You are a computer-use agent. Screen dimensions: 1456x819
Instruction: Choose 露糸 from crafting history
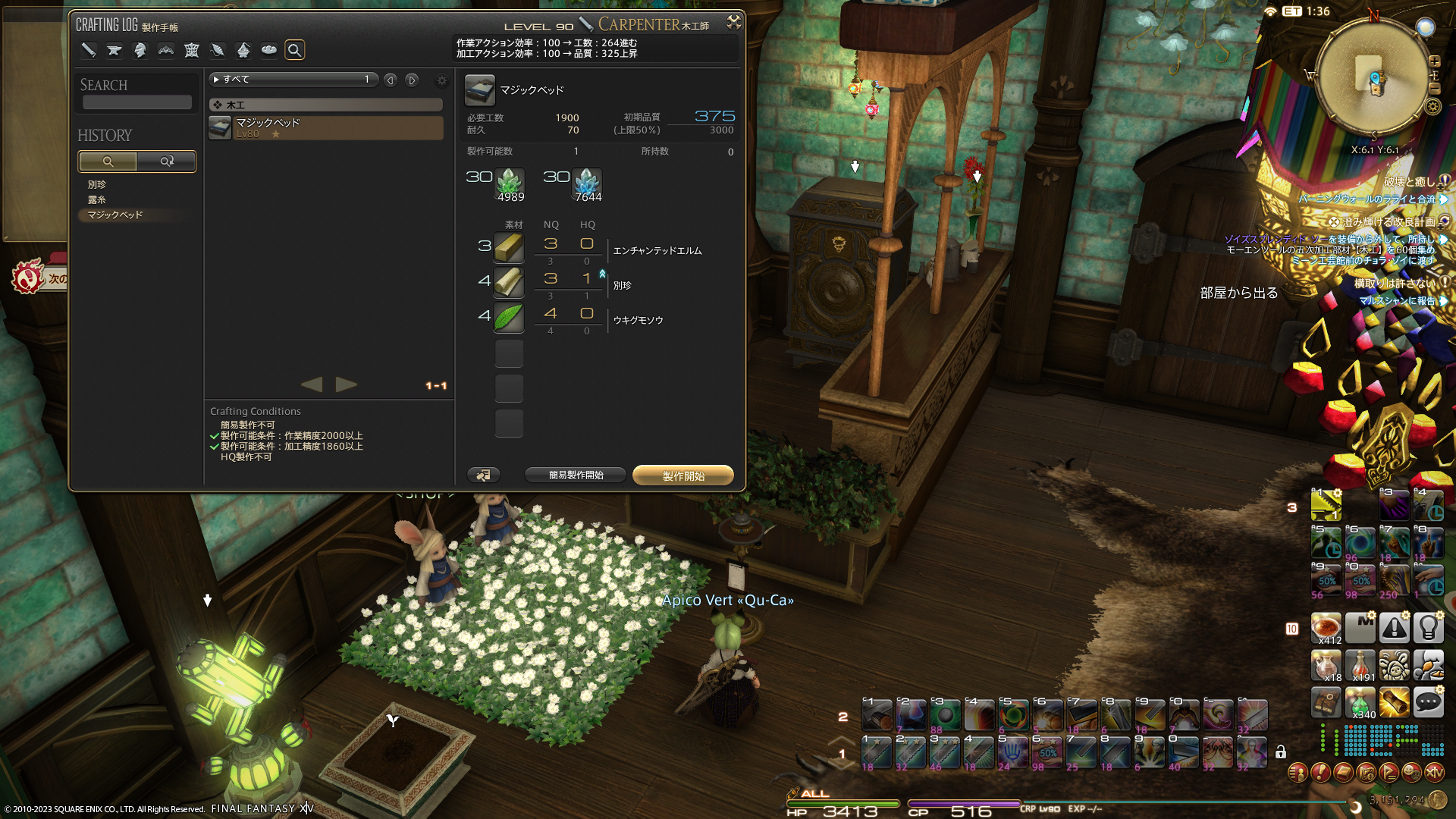pos(97,199)
